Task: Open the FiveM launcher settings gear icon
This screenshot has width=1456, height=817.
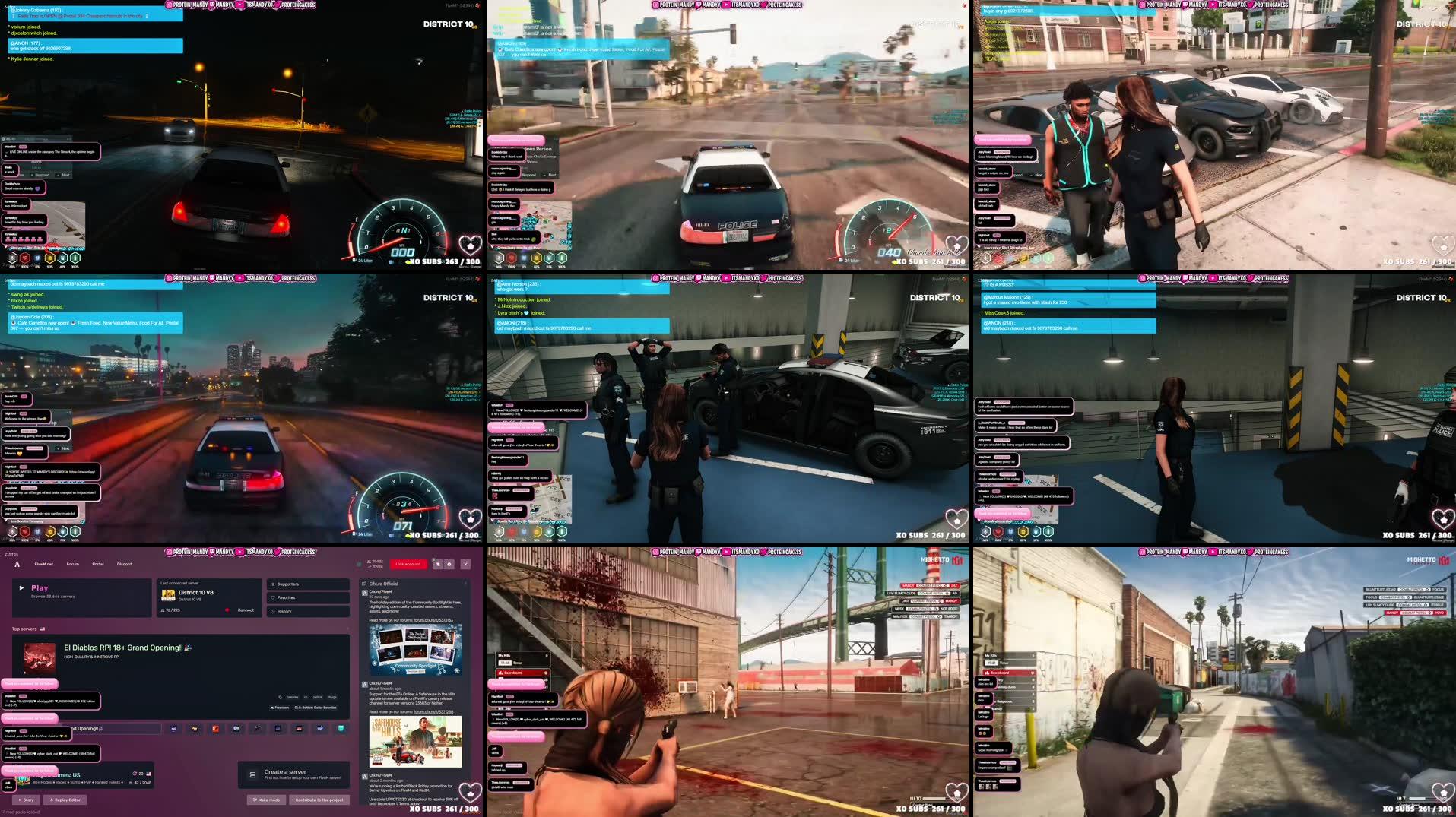Action: 449,564
